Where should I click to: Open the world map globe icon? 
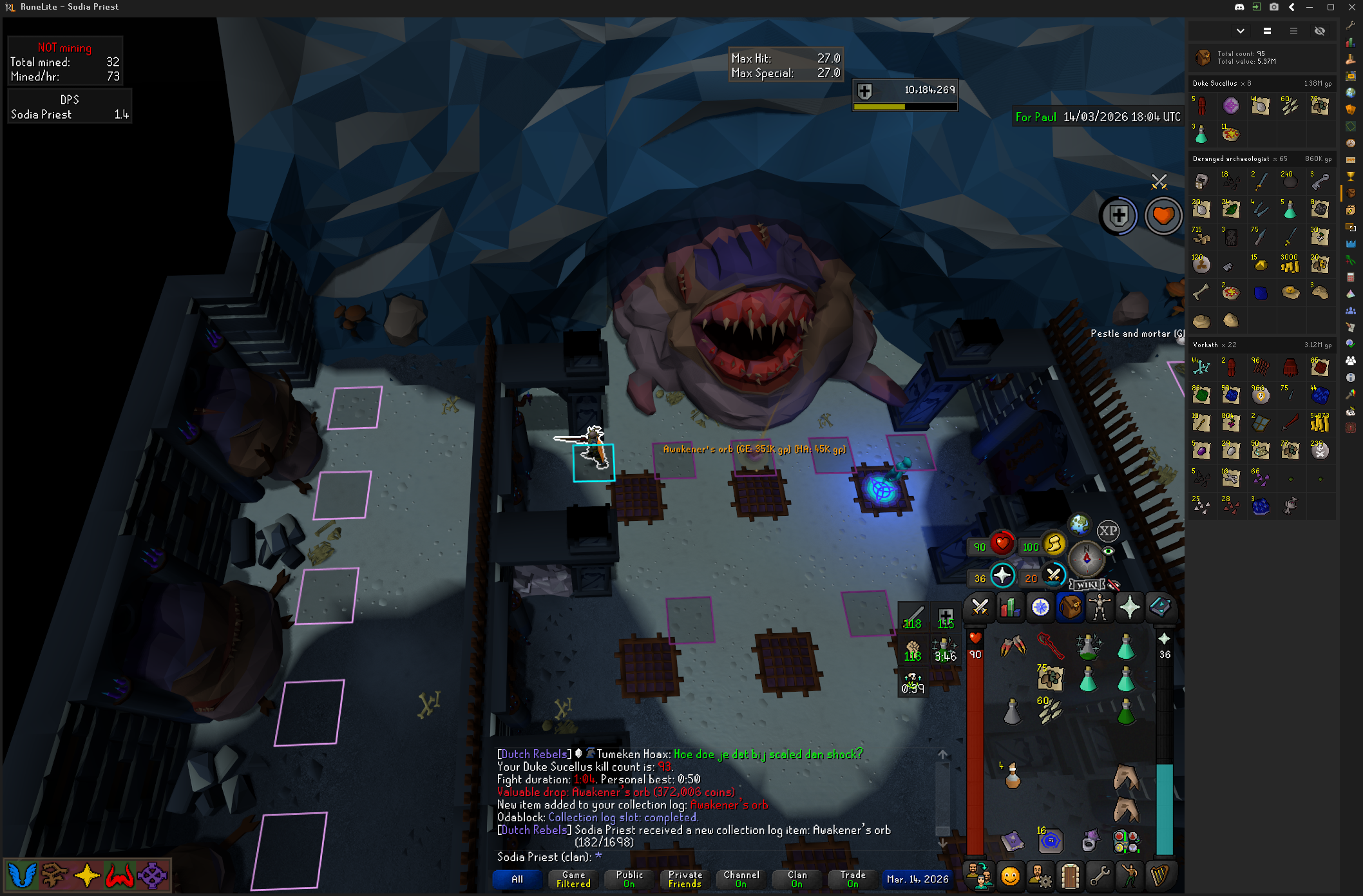[1080, 525]
